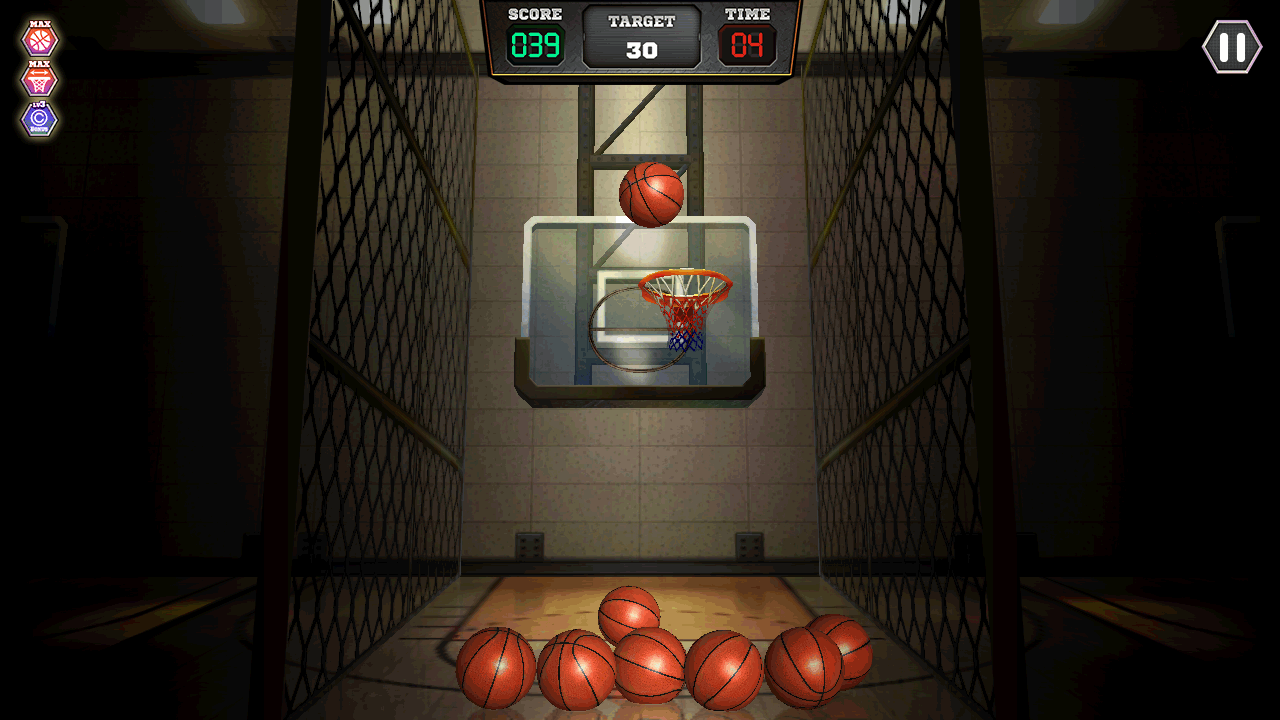
Task: Click the hoop icon on the middle power-up
Action: pos(38,84)
